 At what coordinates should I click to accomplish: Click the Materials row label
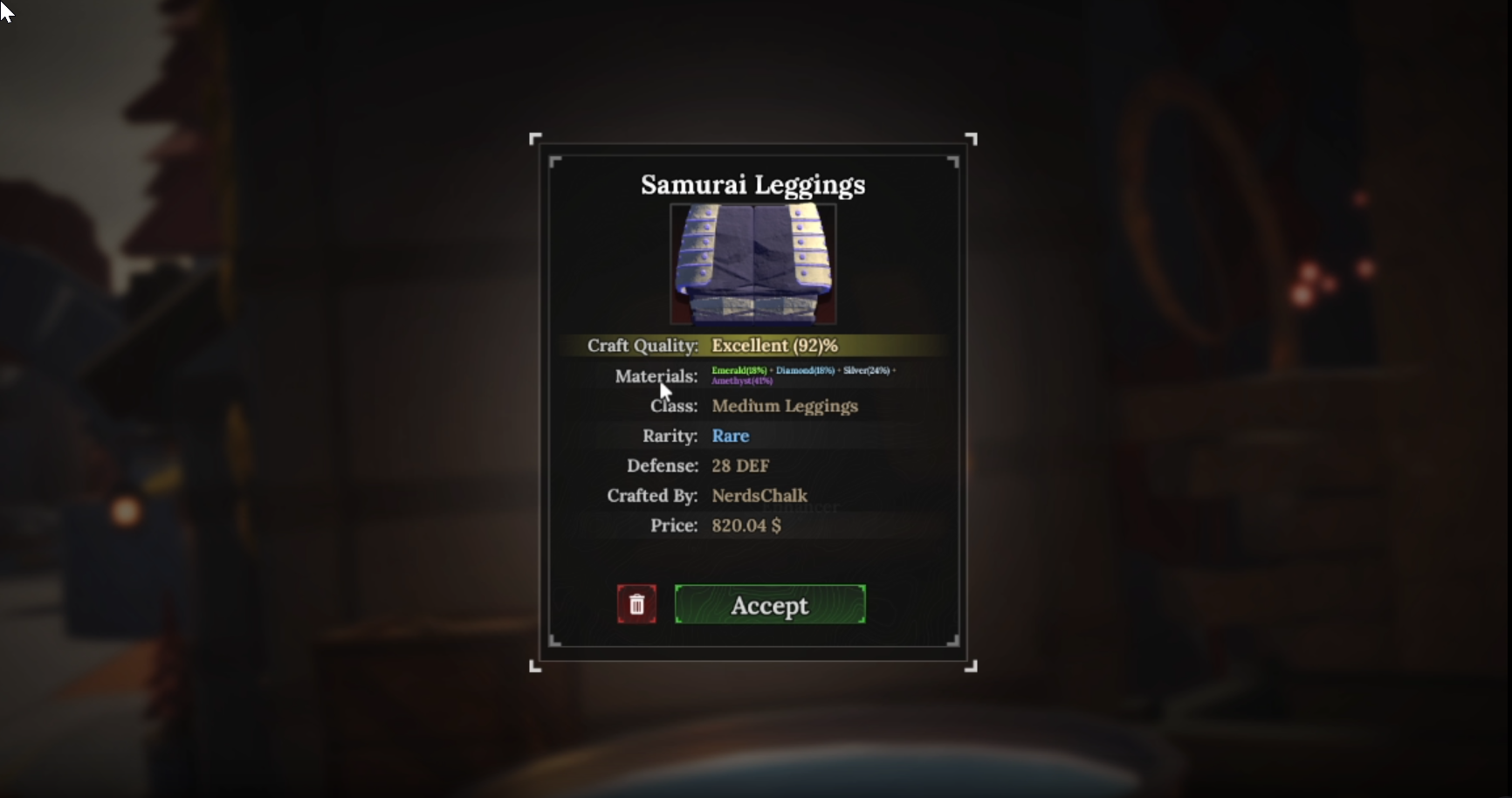(656, 376)
